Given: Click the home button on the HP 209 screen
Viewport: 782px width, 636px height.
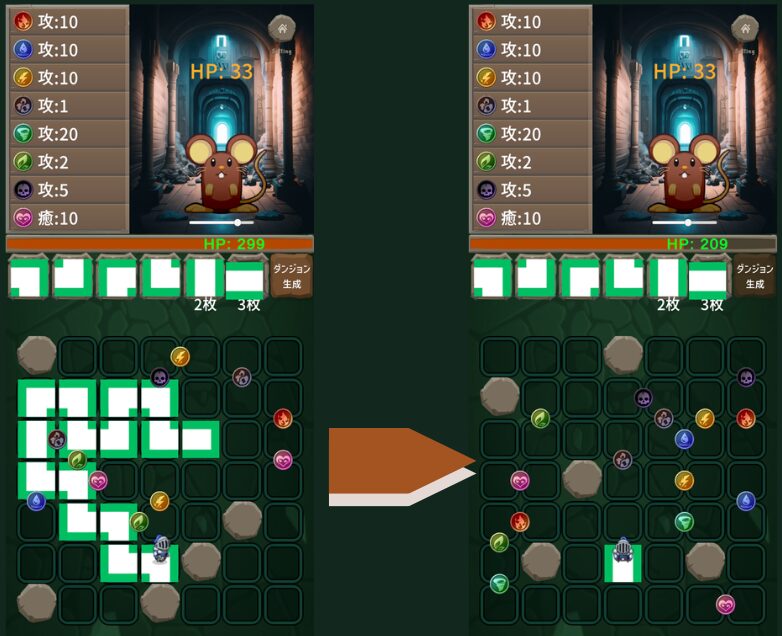Looking at the screenshot, I should (747, 28).
